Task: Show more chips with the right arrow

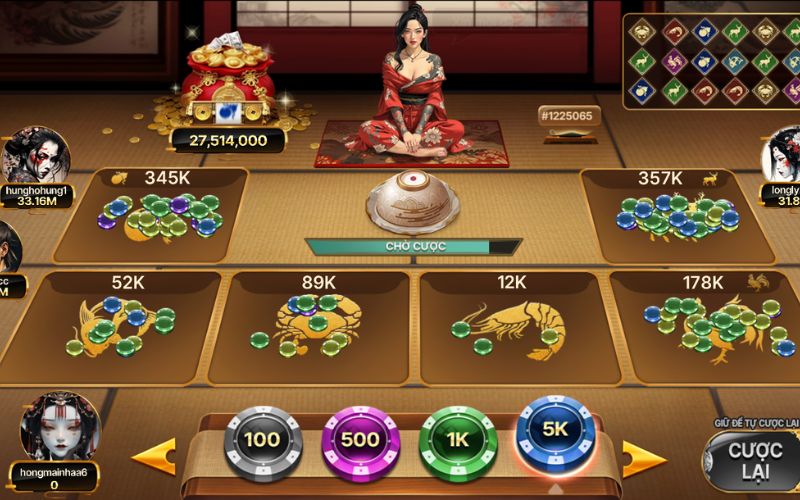Action: [643, 459]
